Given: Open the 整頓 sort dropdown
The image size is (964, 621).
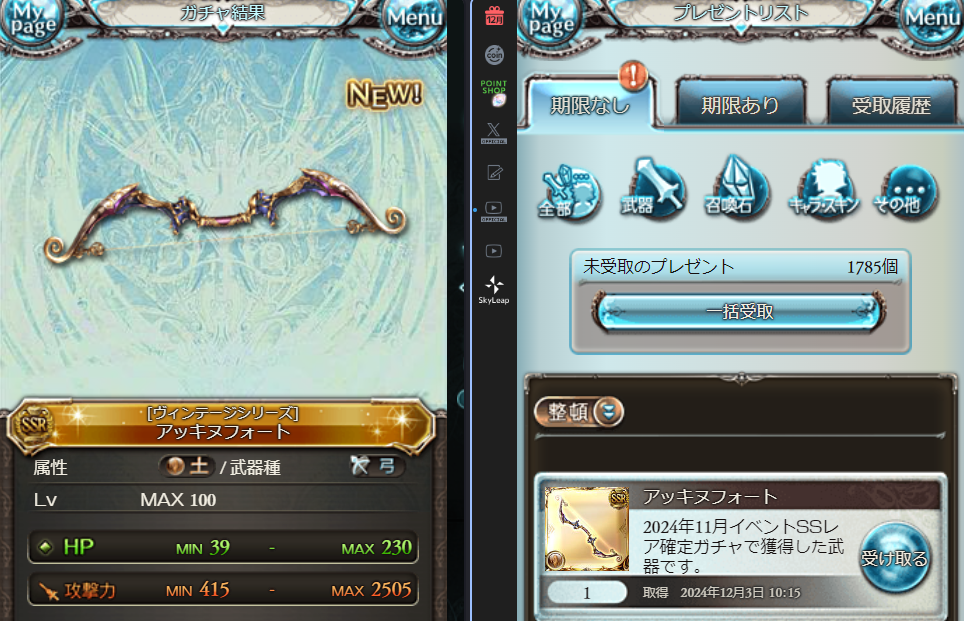Looking at the screenshot, I should point(580,412).
